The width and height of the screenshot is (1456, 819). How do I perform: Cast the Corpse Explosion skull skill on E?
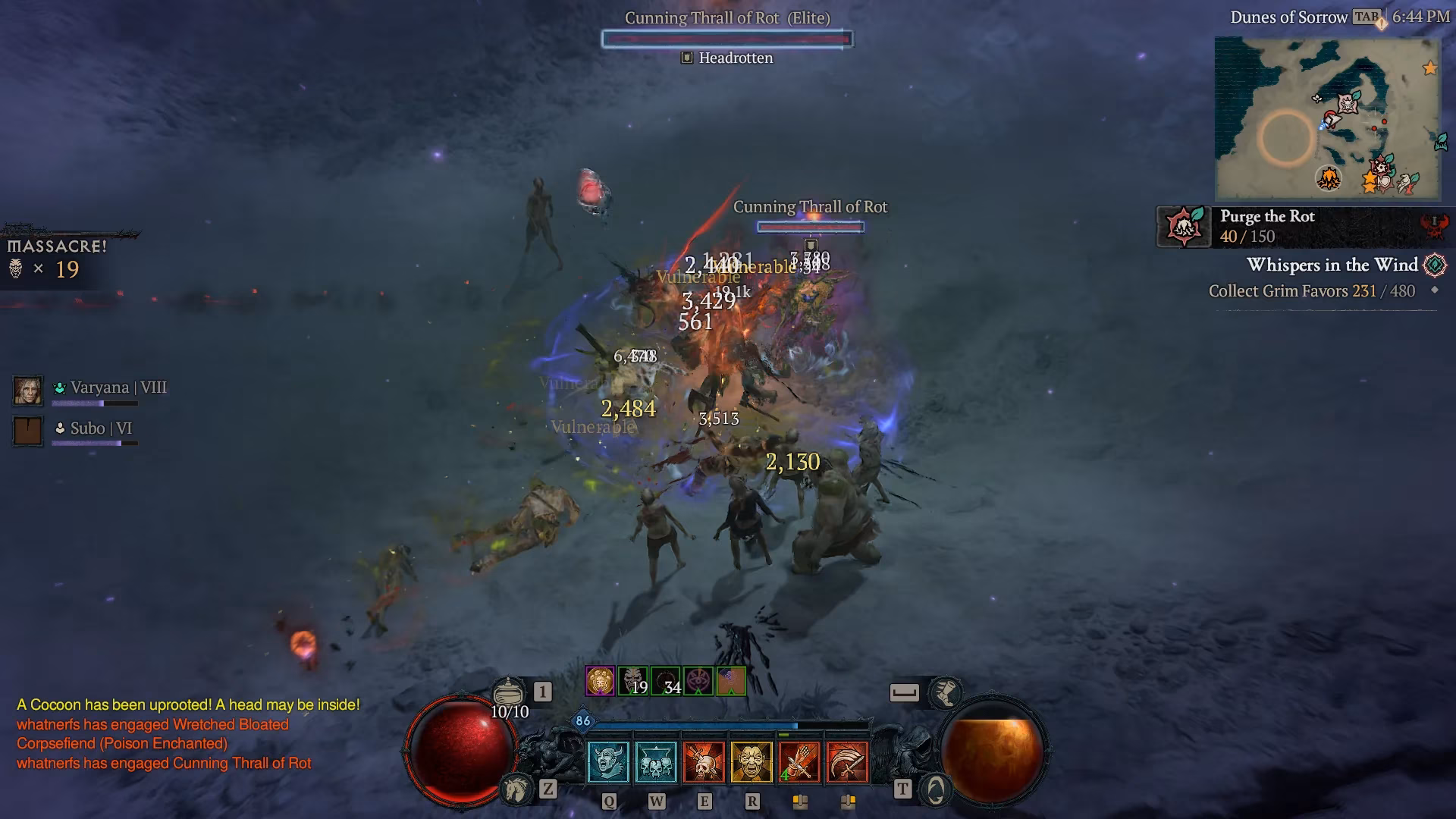704,761
